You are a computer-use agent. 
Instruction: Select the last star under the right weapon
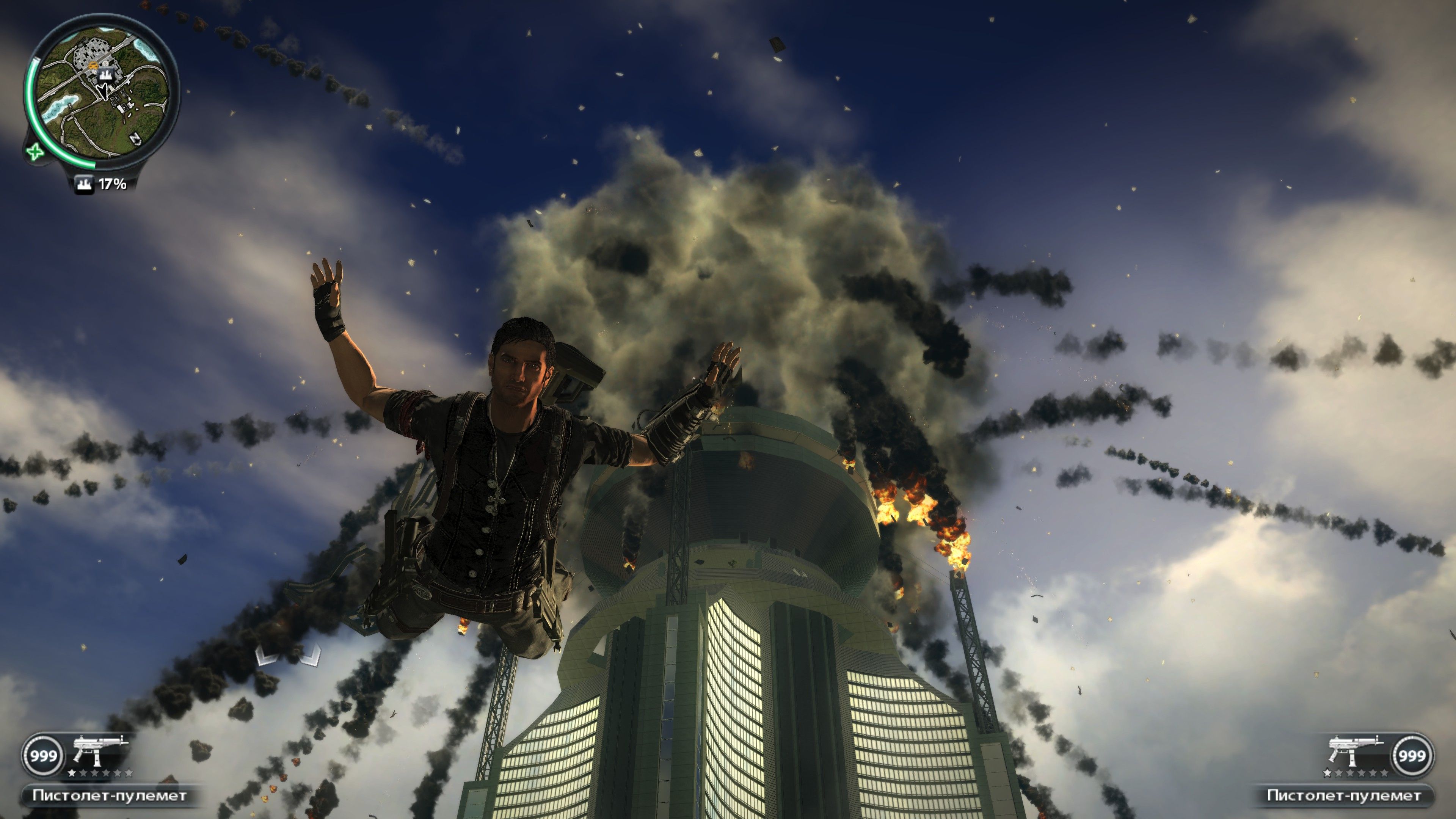click(1384, 773)
